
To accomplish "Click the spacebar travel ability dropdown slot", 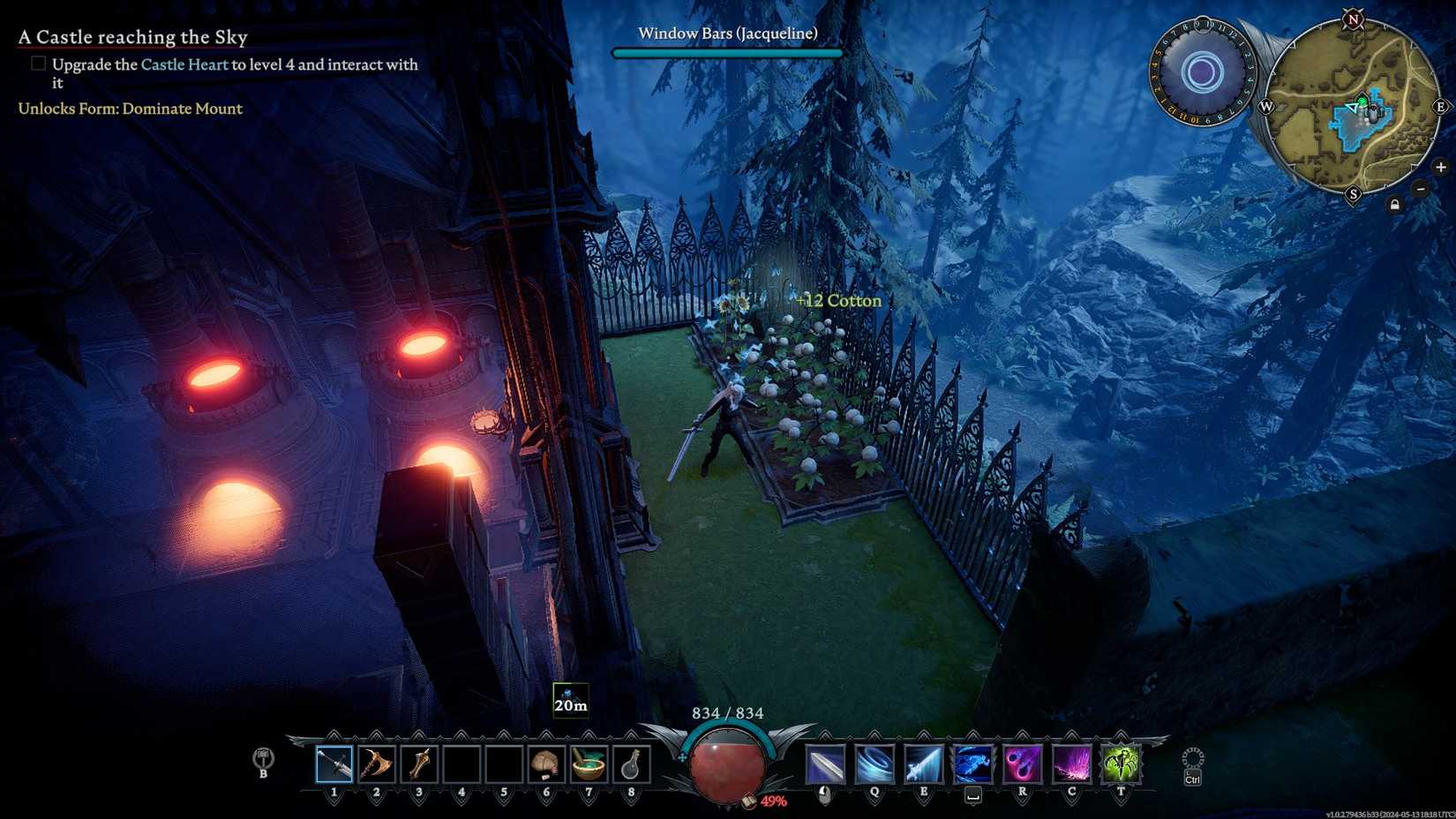I will pos(972,763).
